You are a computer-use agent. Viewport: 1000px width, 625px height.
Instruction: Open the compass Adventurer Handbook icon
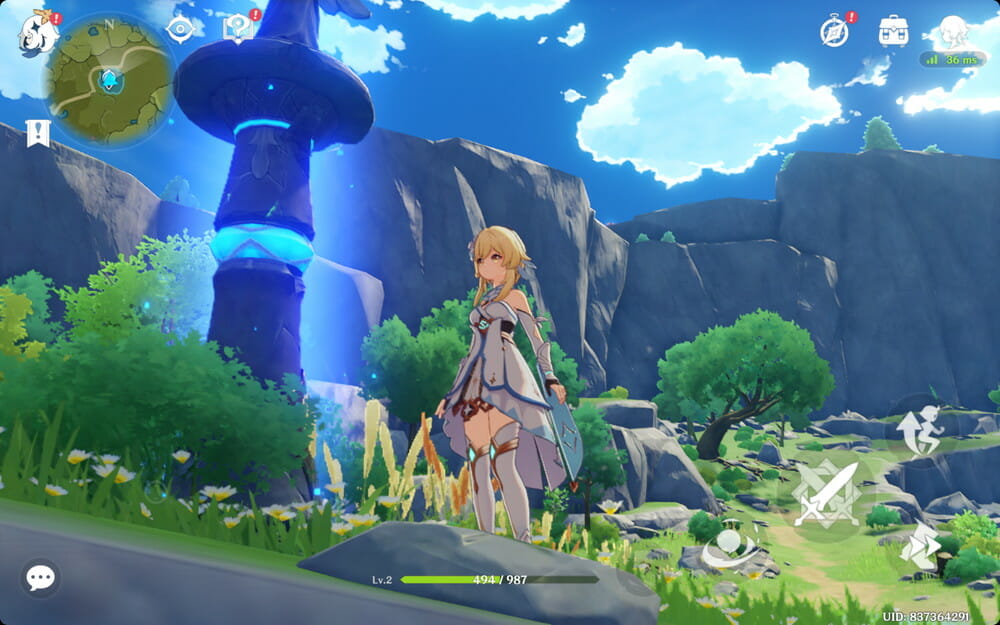(x=834, y=31)
